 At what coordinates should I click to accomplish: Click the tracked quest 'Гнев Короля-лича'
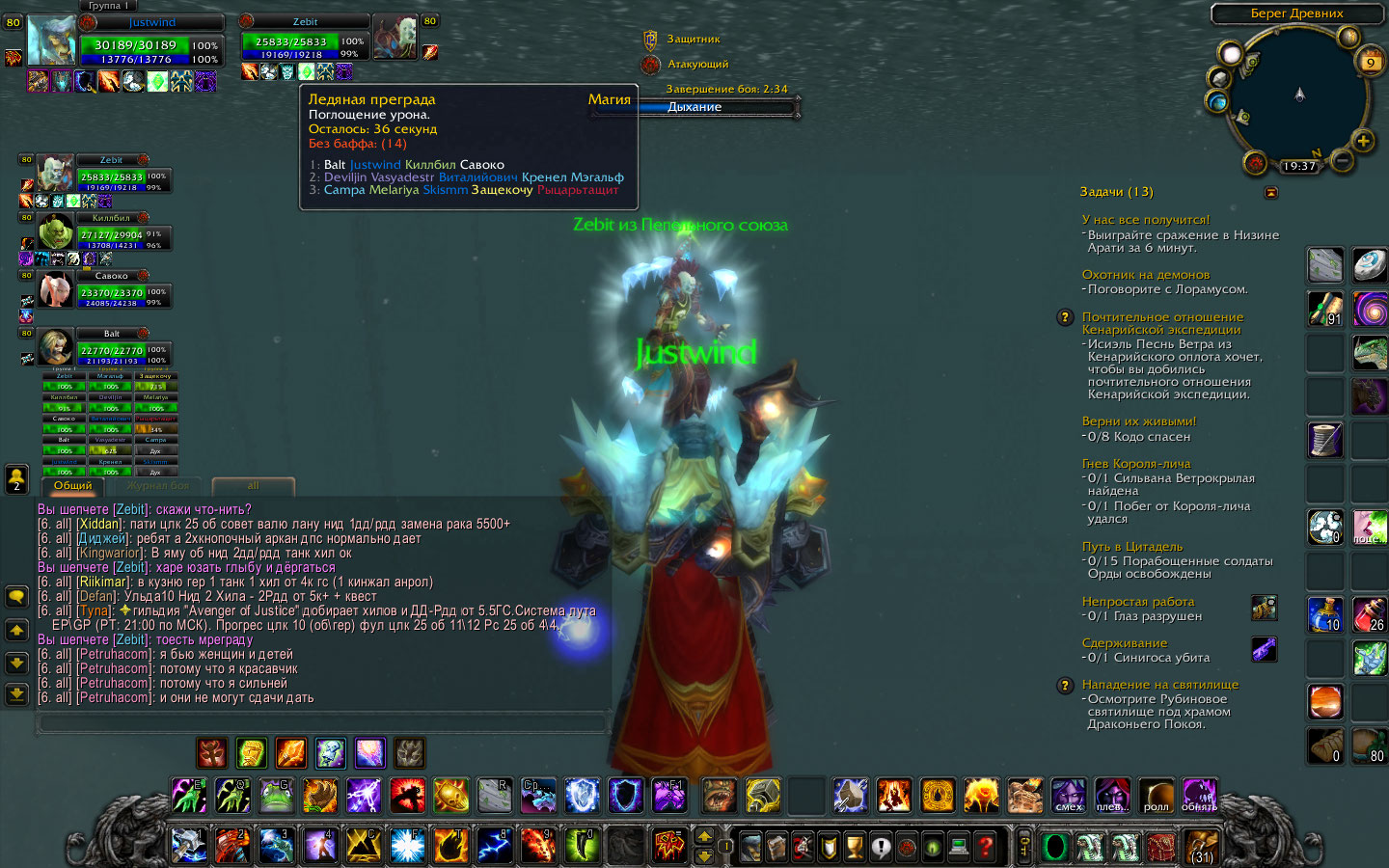tap(1136, 464)
